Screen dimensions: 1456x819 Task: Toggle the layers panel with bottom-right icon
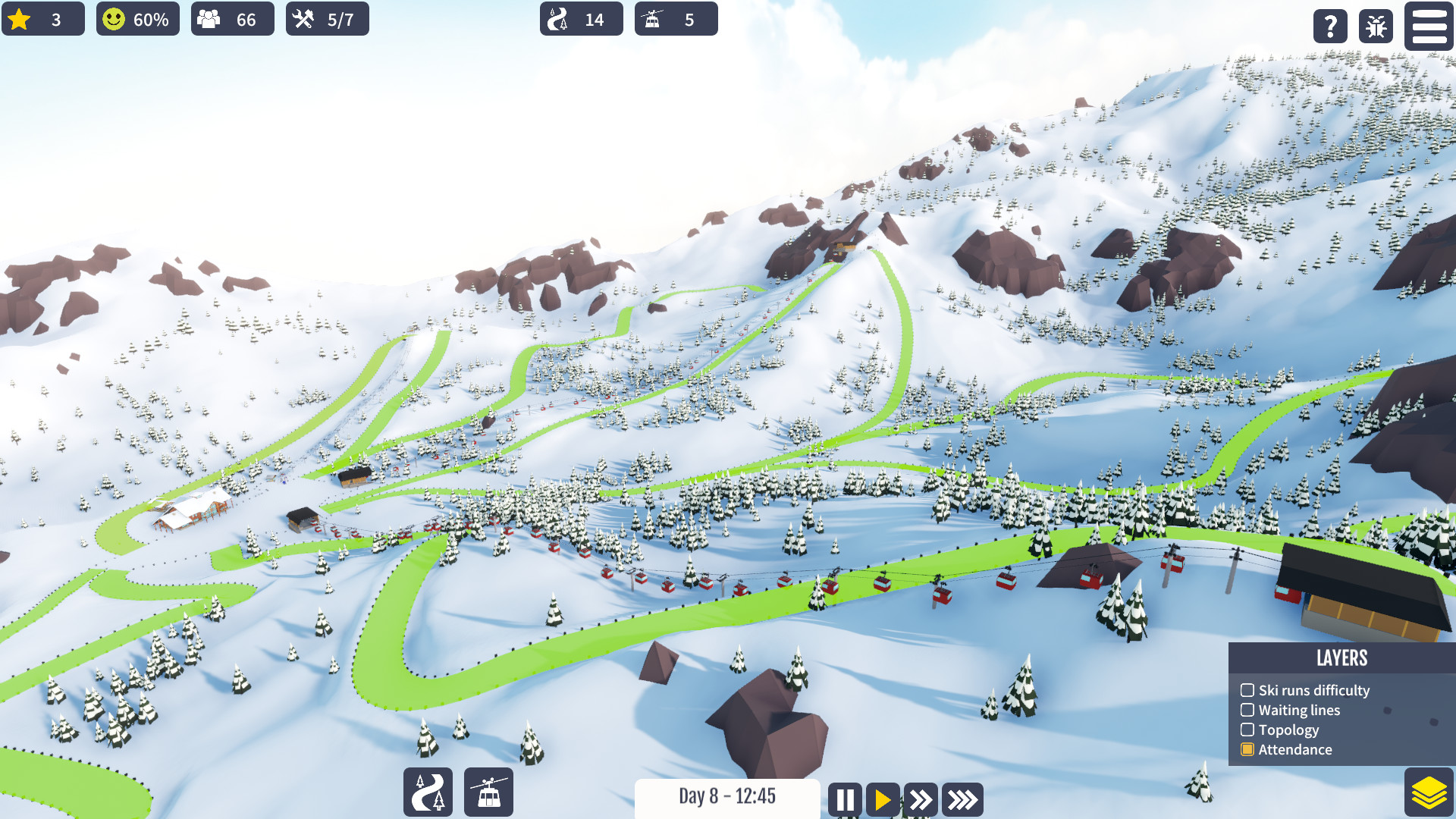[x=1429, y=789]
